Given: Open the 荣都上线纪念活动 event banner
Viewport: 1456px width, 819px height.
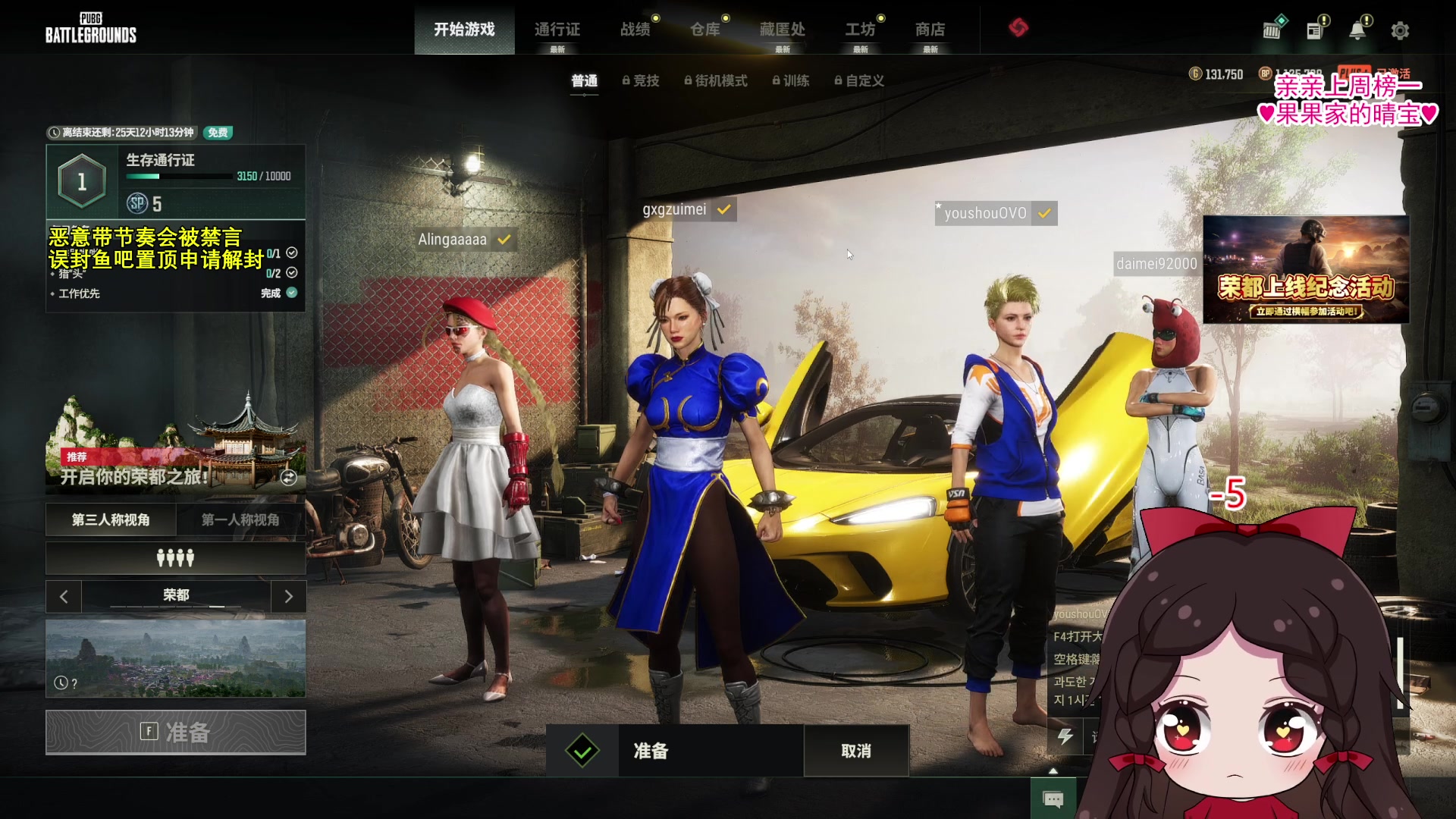Looking at the screenshot, I should pos(1306,270).
